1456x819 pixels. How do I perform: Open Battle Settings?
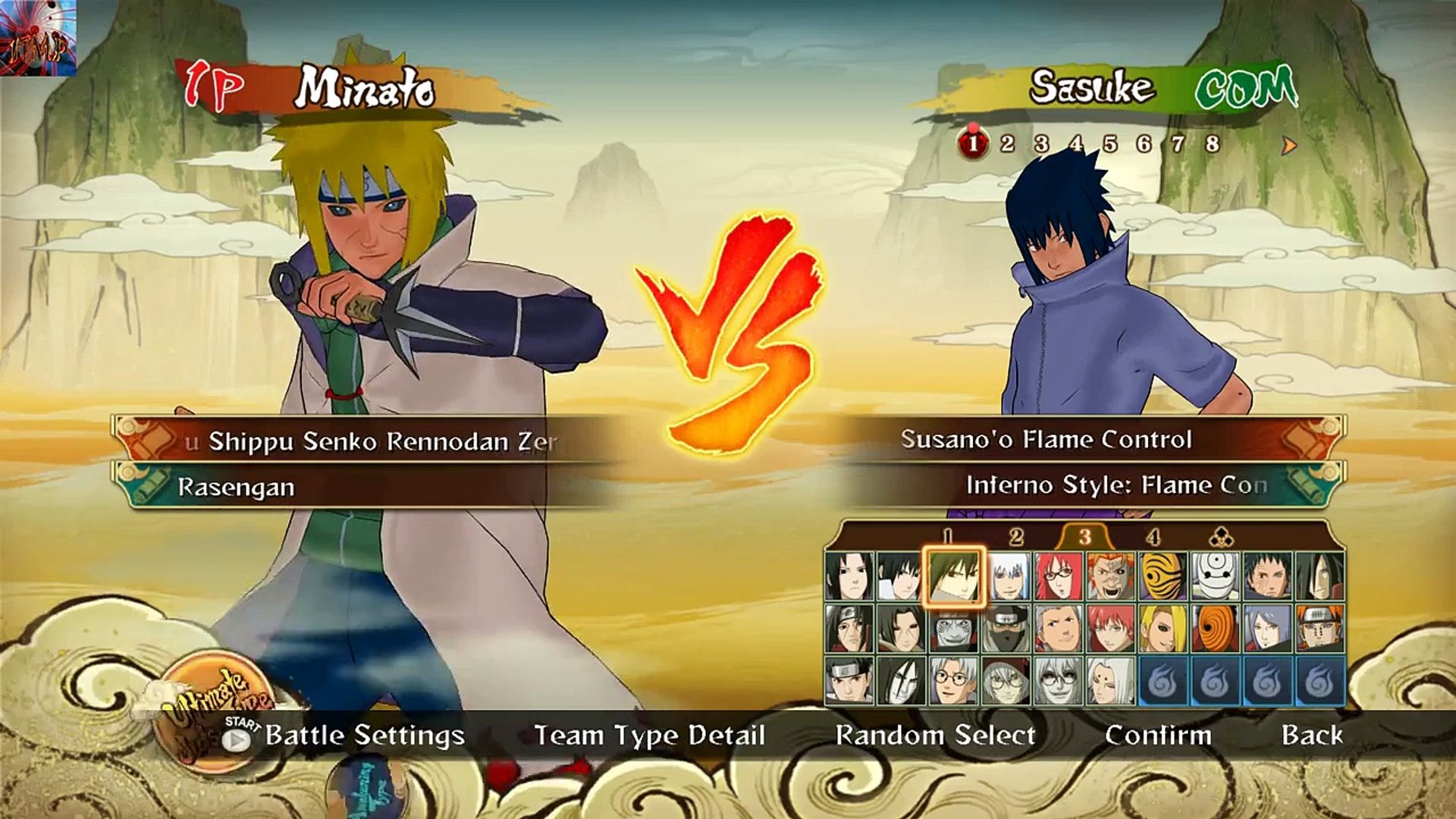click(x=364, y=735)
